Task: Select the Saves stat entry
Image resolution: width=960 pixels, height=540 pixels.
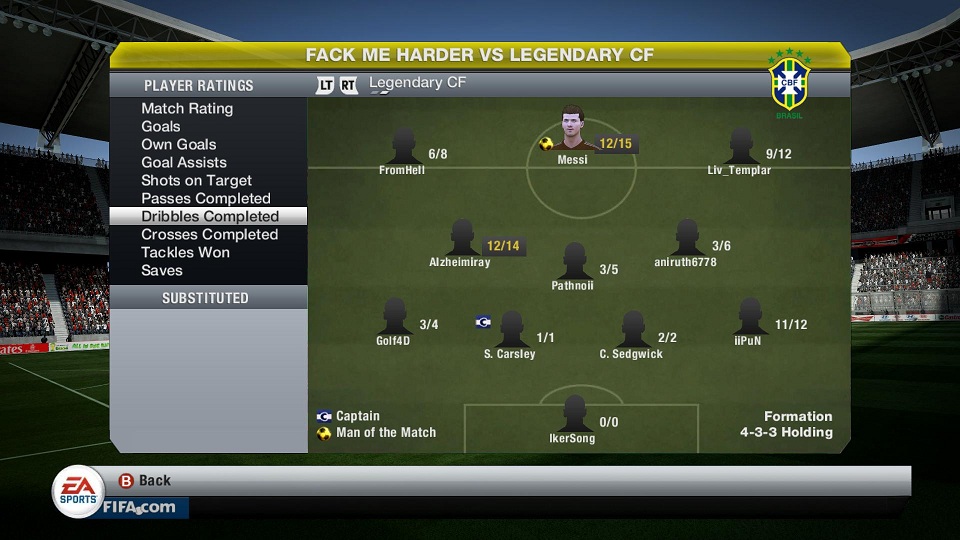Action: pos(162,270)
